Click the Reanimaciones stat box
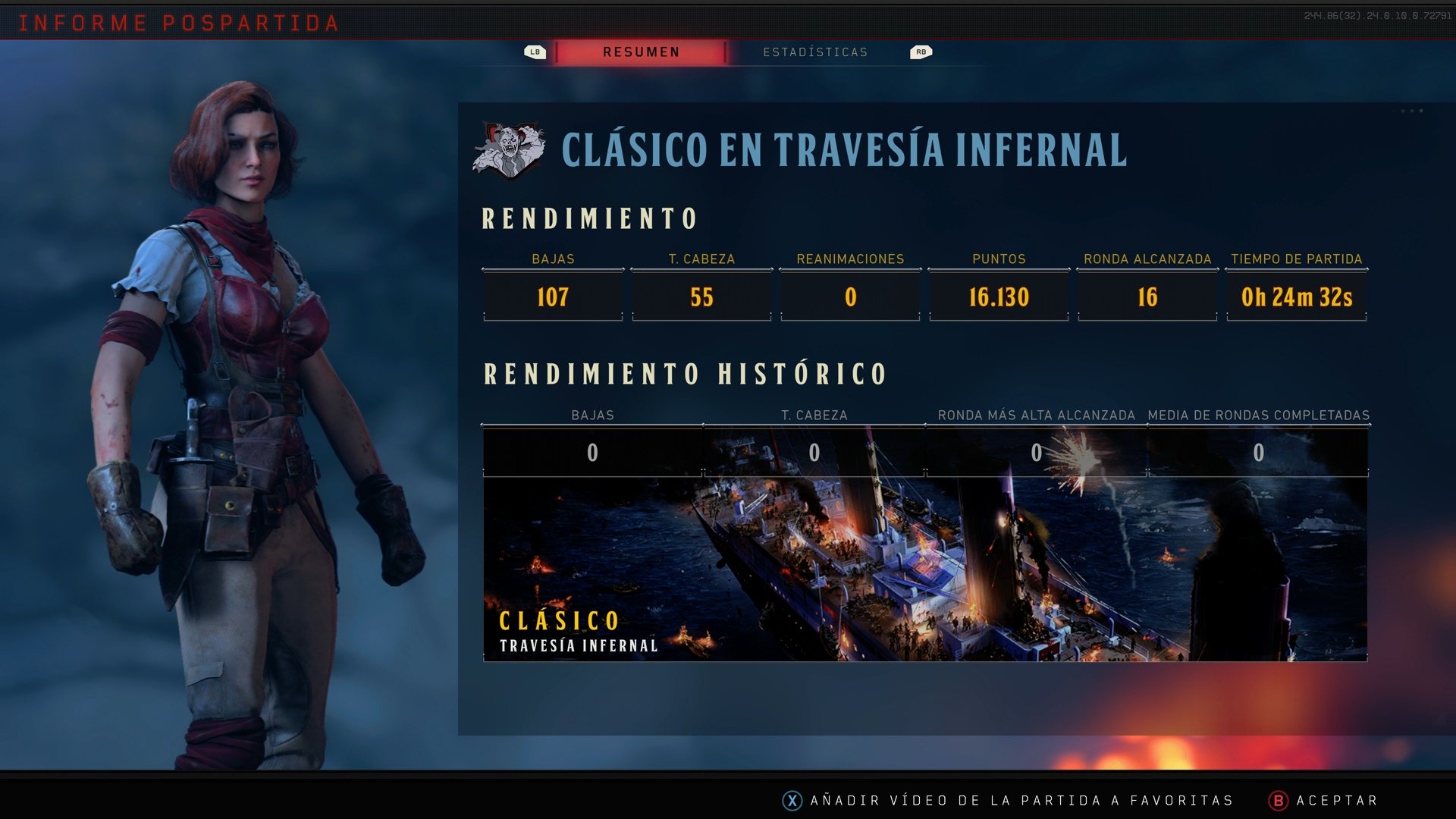Viewport: 1456px width, 819px height. [850, 297]
